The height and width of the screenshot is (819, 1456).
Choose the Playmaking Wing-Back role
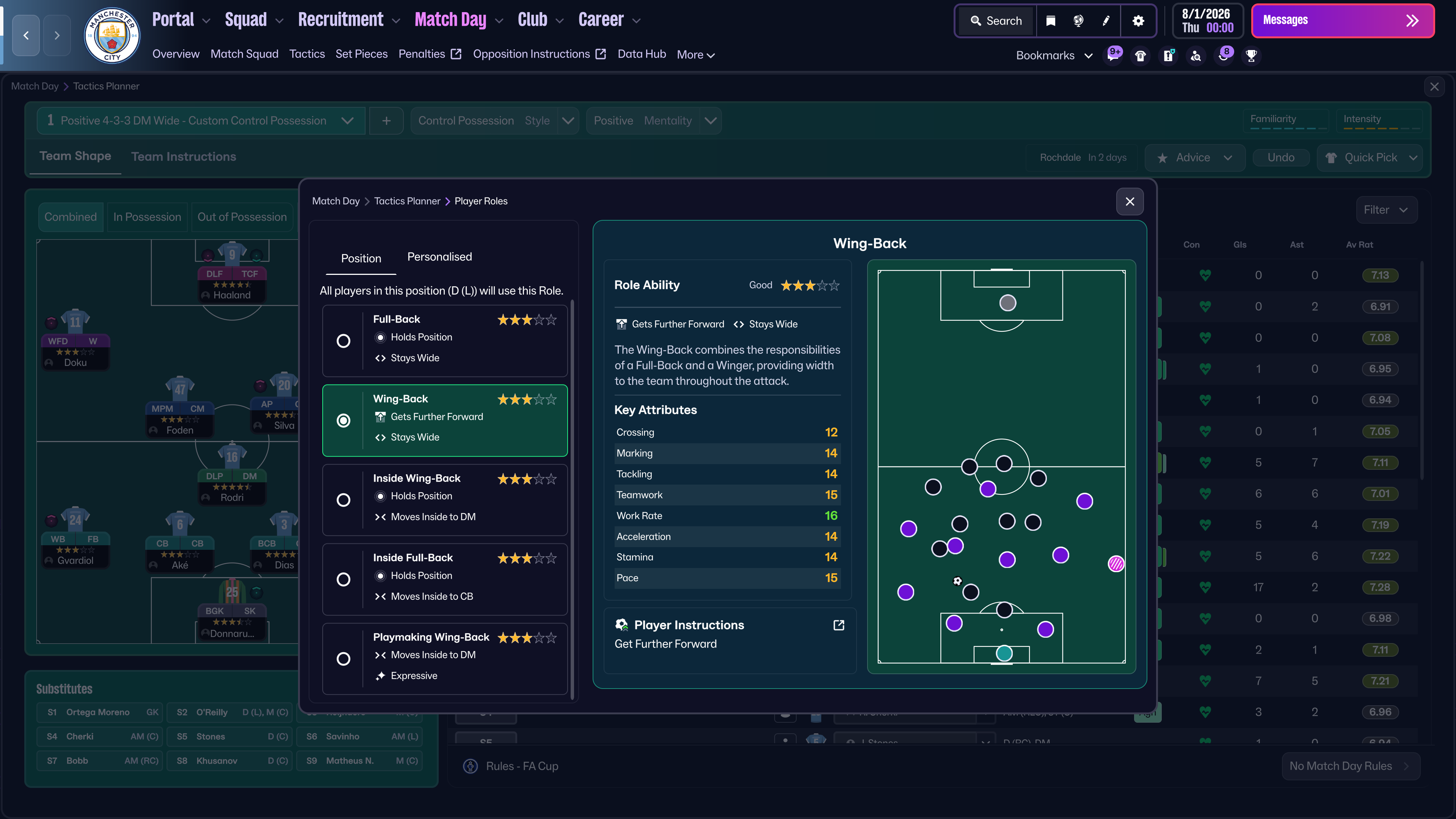[x=343, y=659]
